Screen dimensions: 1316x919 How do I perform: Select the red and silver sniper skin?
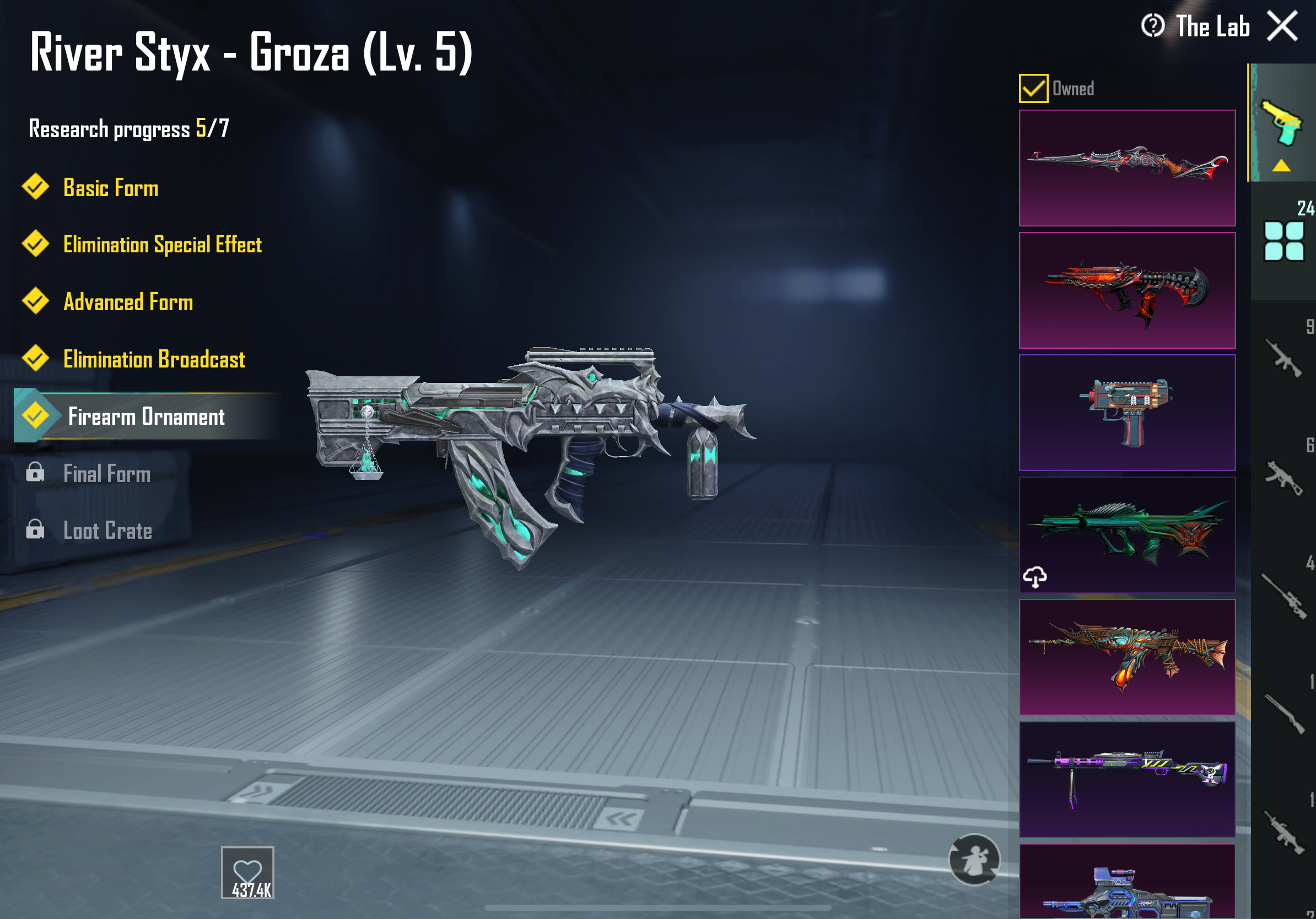pos(1126,168)
